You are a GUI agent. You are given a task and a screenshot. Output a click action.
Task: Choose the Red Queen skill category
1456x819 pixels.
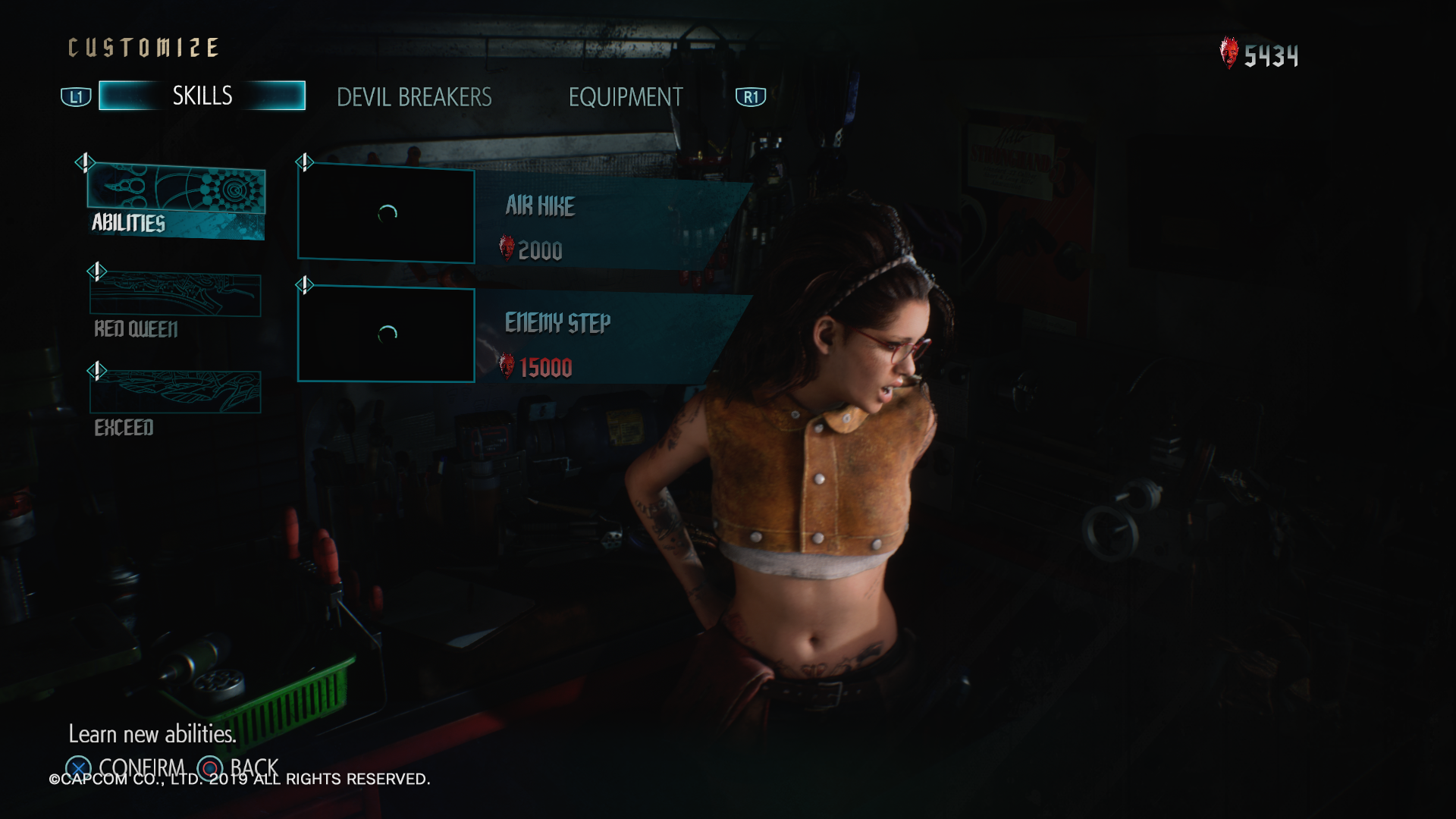coord(175,305)
